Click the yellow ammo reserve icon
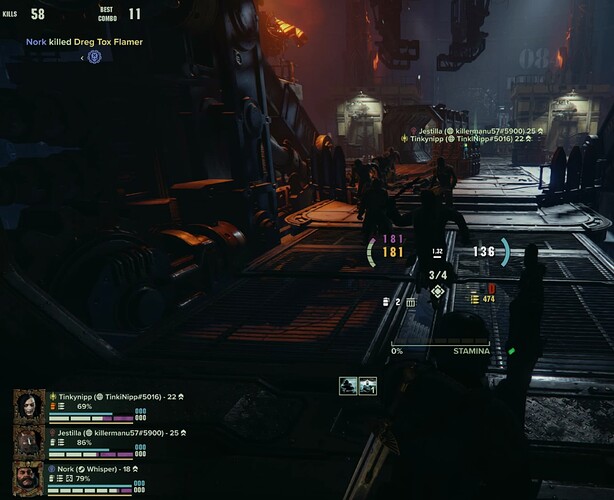This screenshot has height=500, width=614. click(475, 299)
